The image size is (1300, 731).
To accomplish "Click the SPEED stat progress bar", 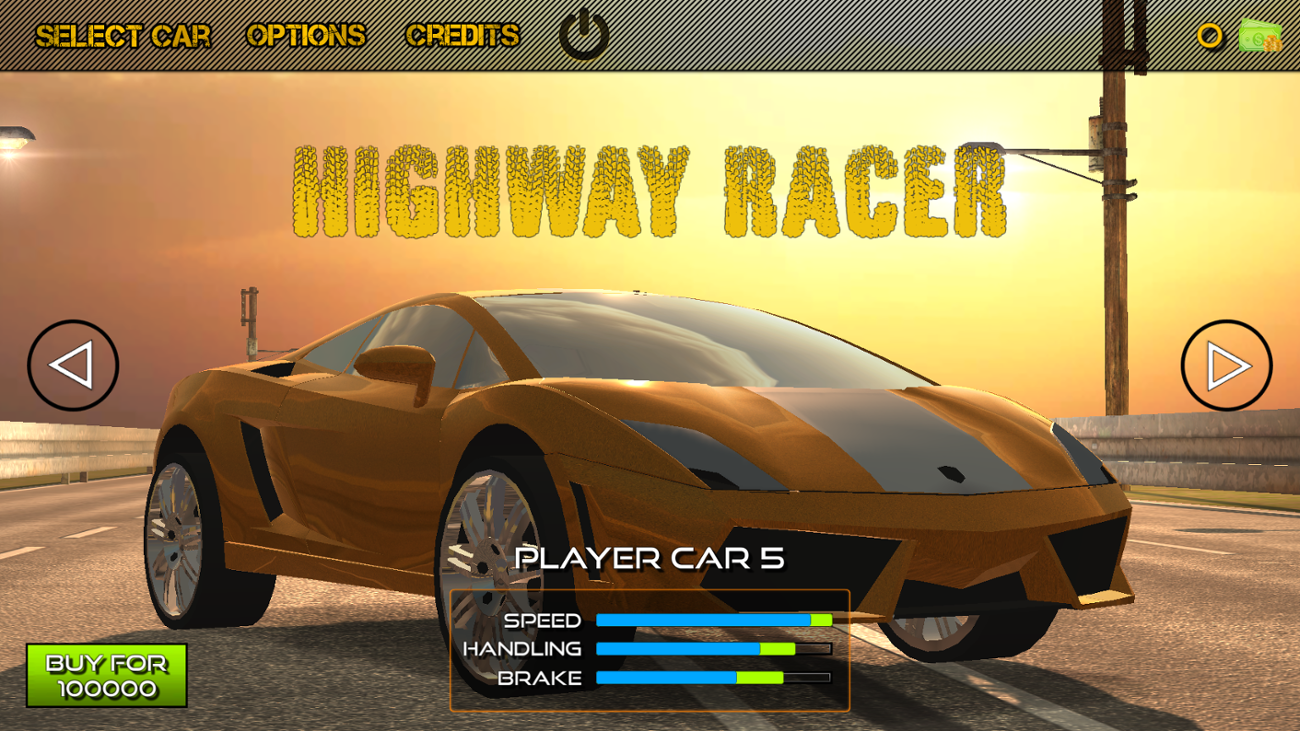I will point(712,620).
